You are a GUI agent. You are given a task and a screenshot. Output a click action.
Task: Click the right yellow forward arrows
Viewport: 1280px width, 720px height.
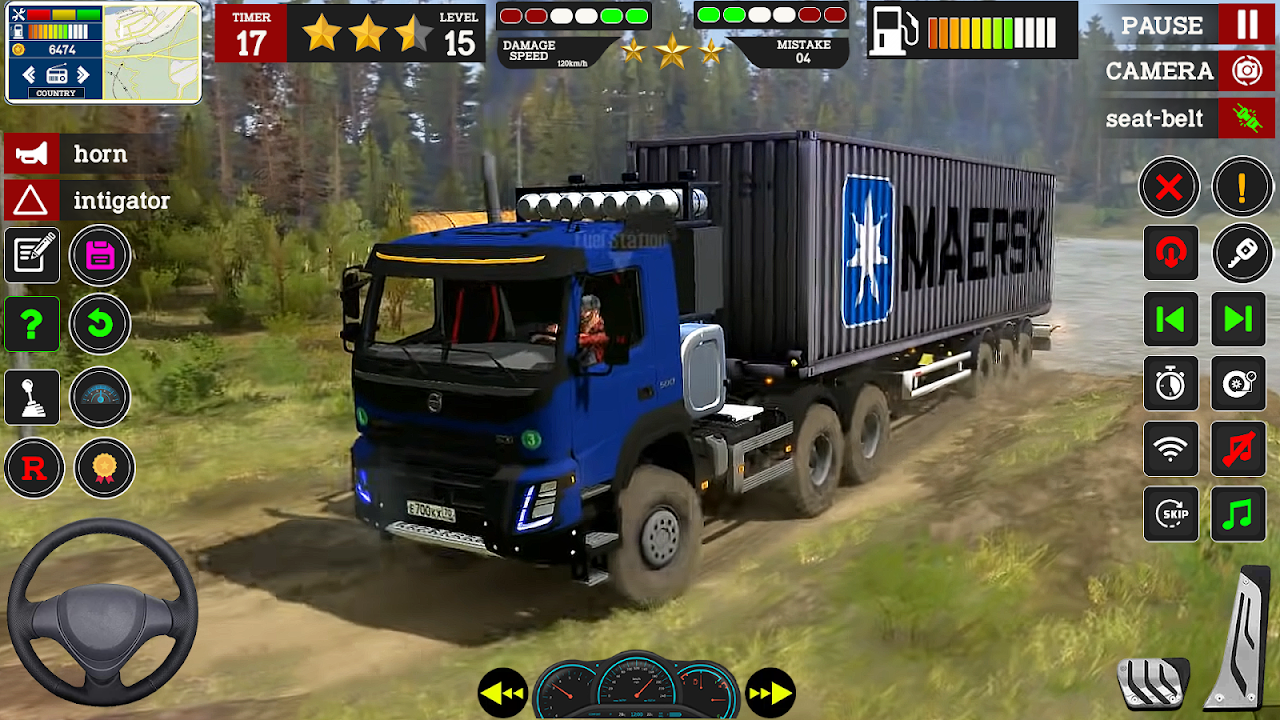(770, 693)
